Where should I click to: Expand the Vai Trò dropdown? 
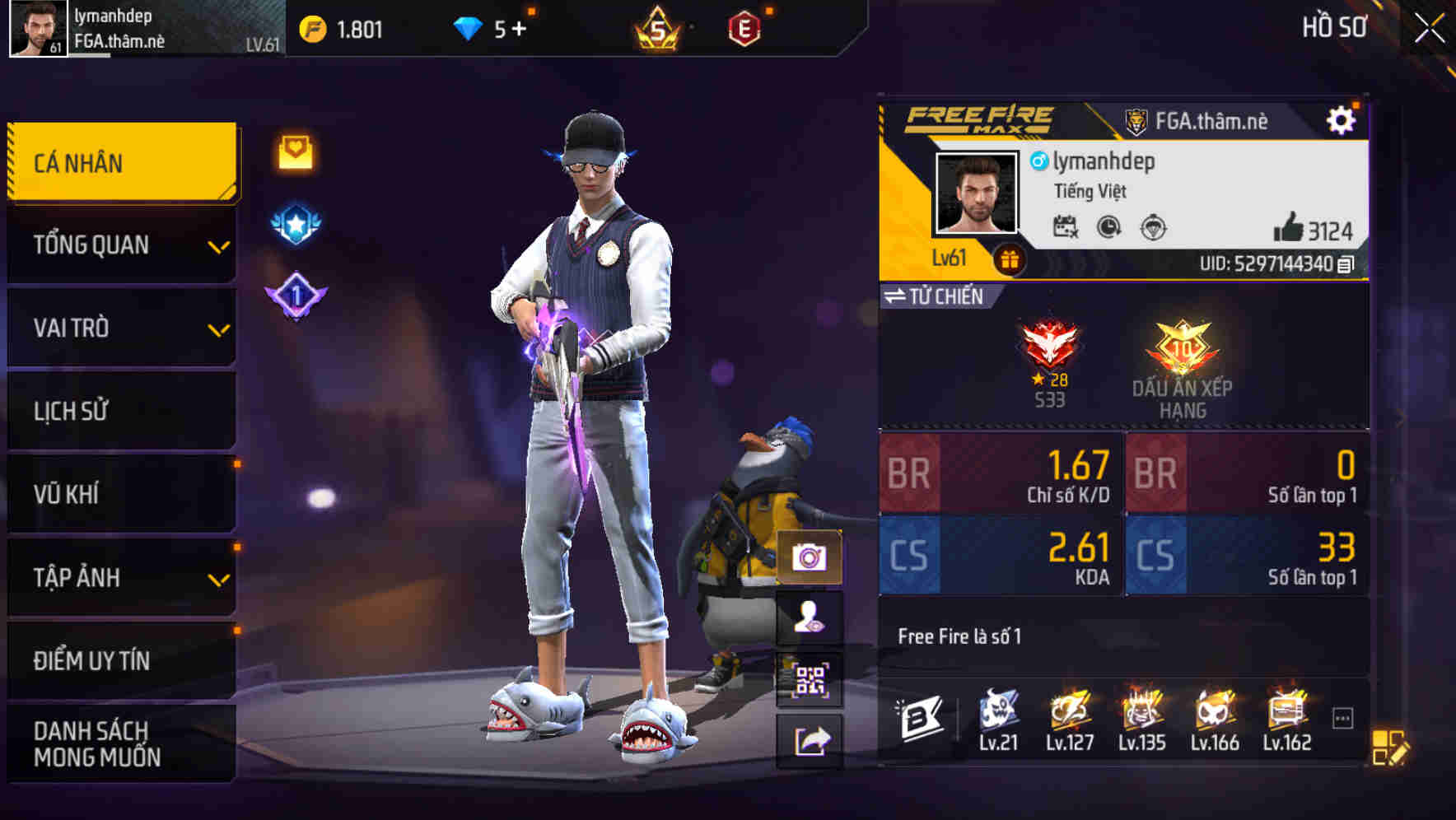[x=120, y=328]
